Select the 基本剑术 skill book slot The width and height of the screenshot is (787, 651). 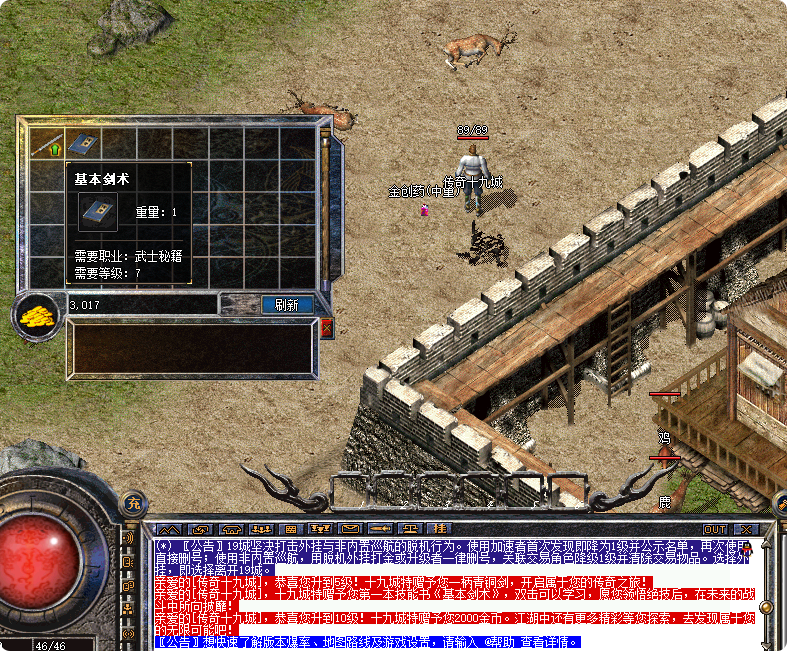pyautogui.click(x=81, y=144)
